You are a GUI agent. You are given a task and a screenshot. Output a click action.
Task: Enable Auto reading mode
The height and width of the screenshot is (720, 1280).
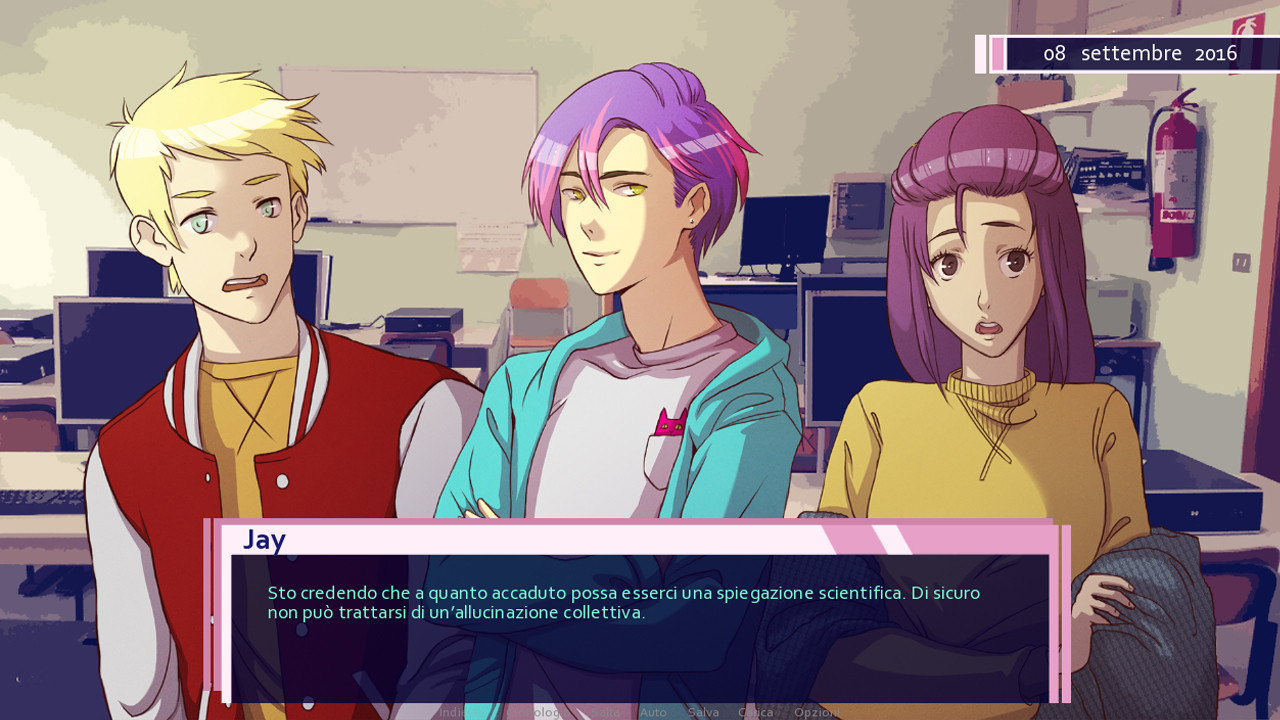tap(652, 712)
